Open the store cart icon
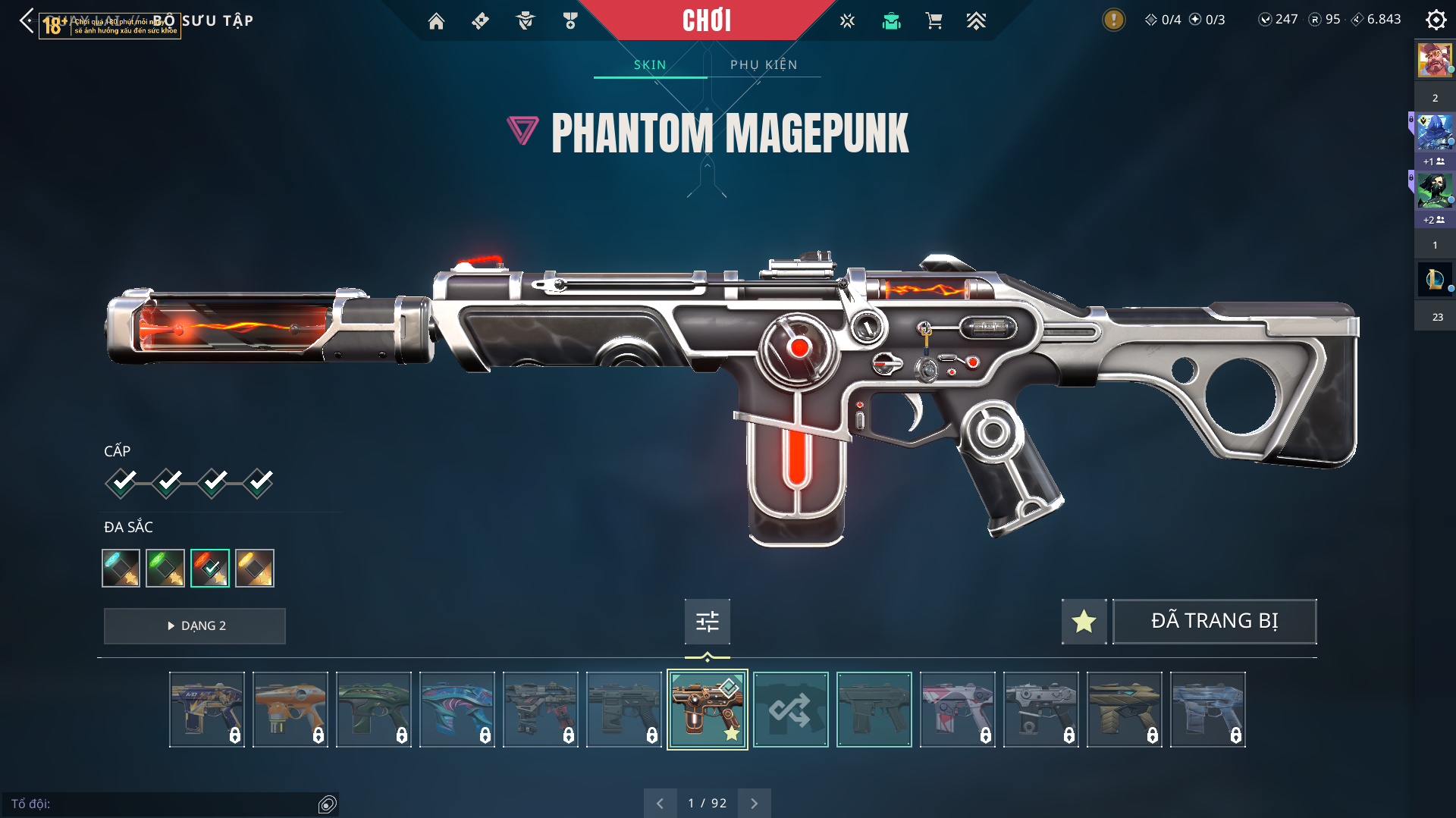Viewport: 1456px width, 818px height. pyautogui.click(x=934, y=21)
